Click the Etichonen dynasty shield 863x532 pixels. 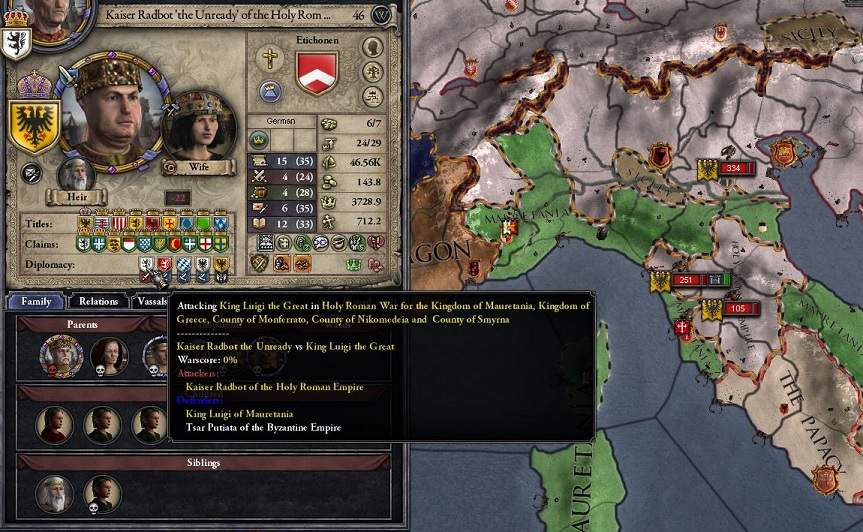tap(317, 72)
